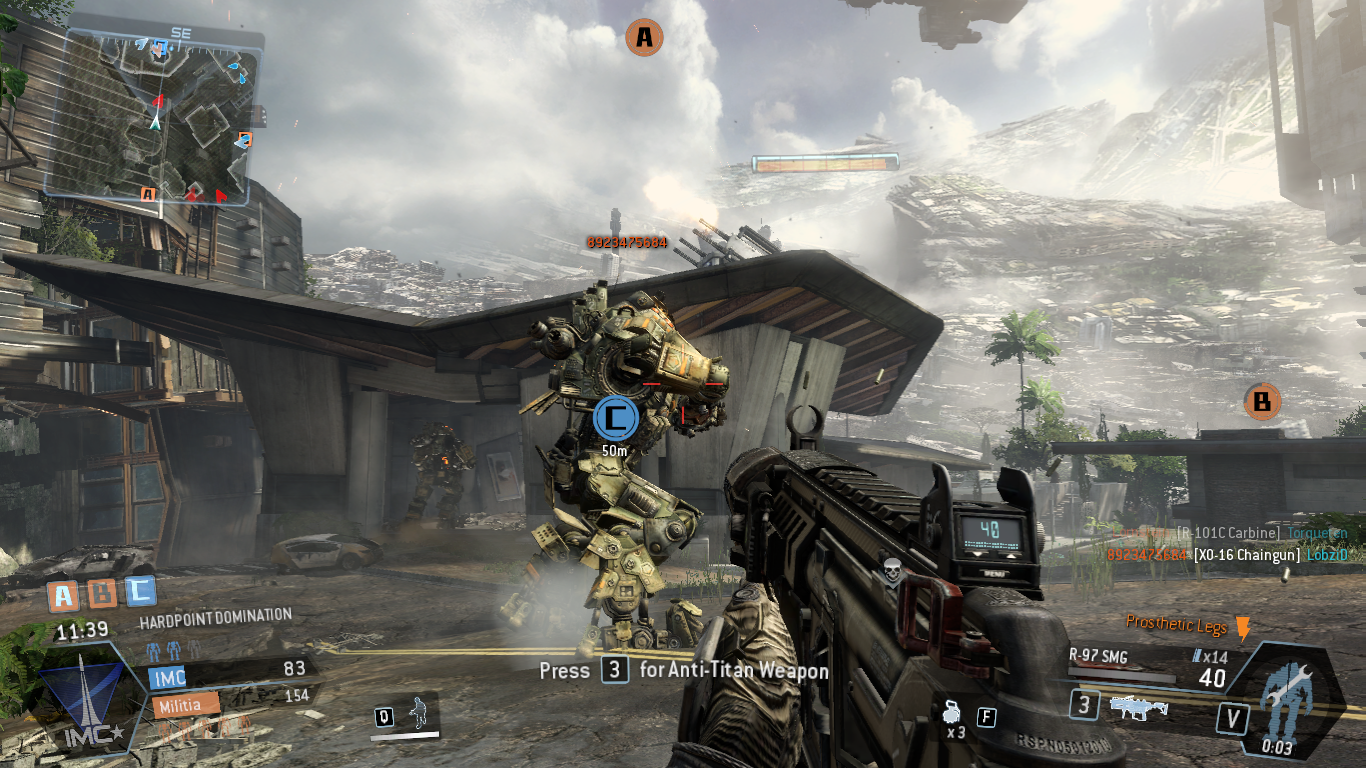The width and height of the screenshot is (1366, 768).
Task: Switch to the anti-titan weapon icon
Action: pyautogui.click(x=1138, y=707)
